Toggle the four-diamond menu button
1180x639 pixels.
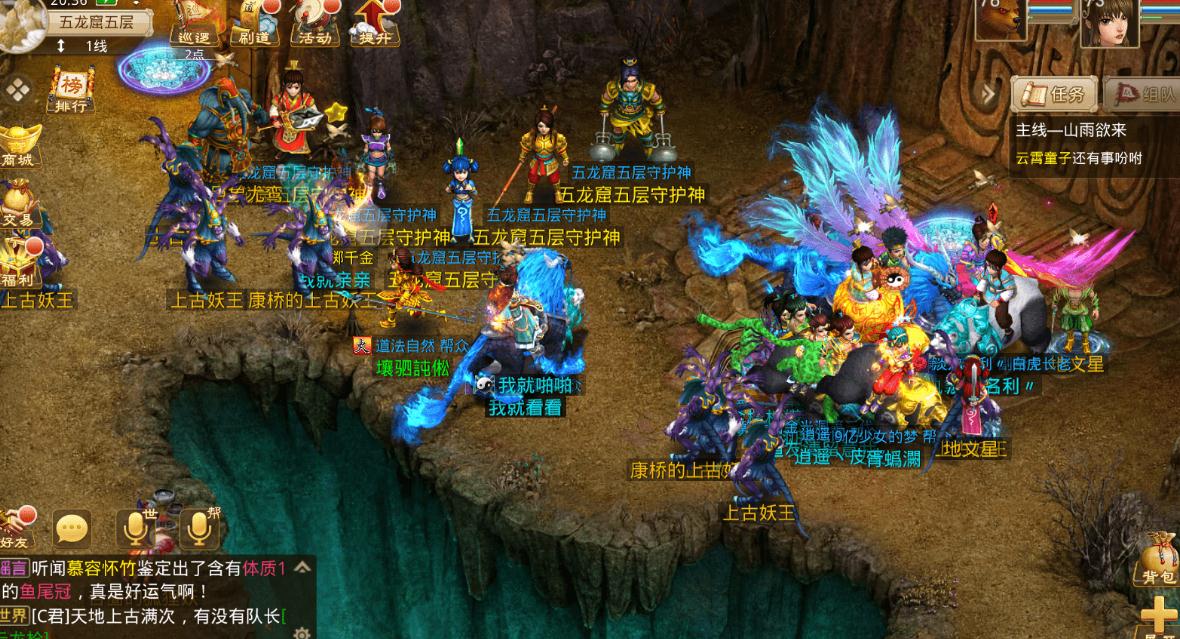click(x=18, y=90)
